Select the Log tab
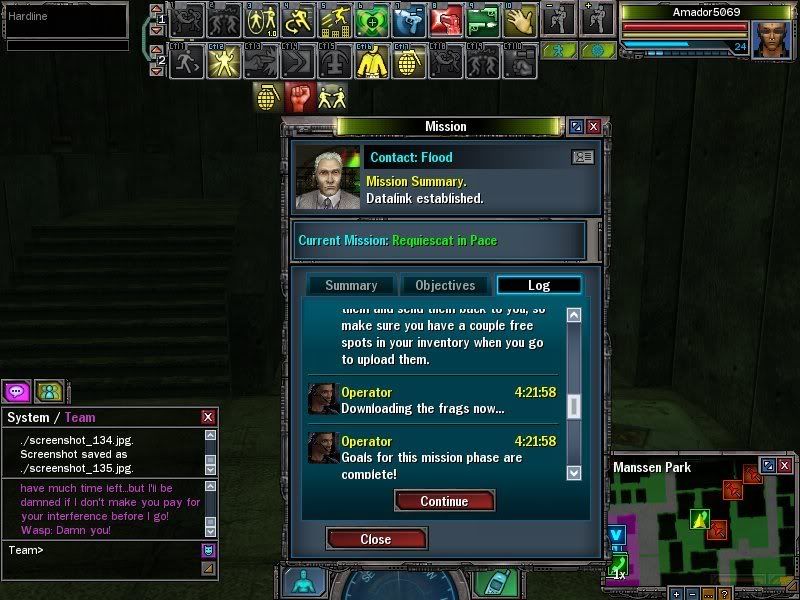Screen dimensions: 800x600 (538, 285)
